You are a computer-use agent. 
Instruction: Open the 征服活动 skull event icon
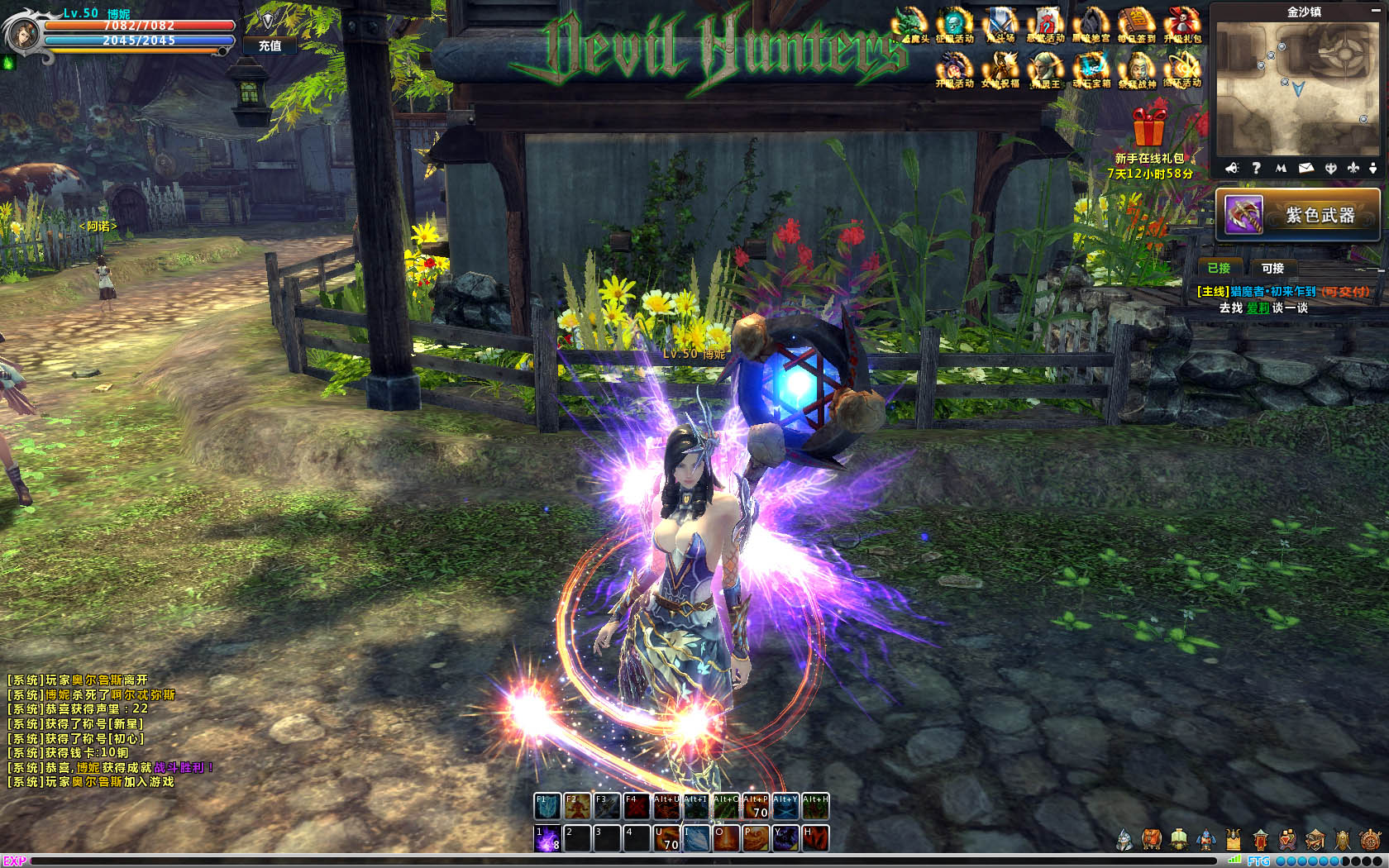[955, 25]
